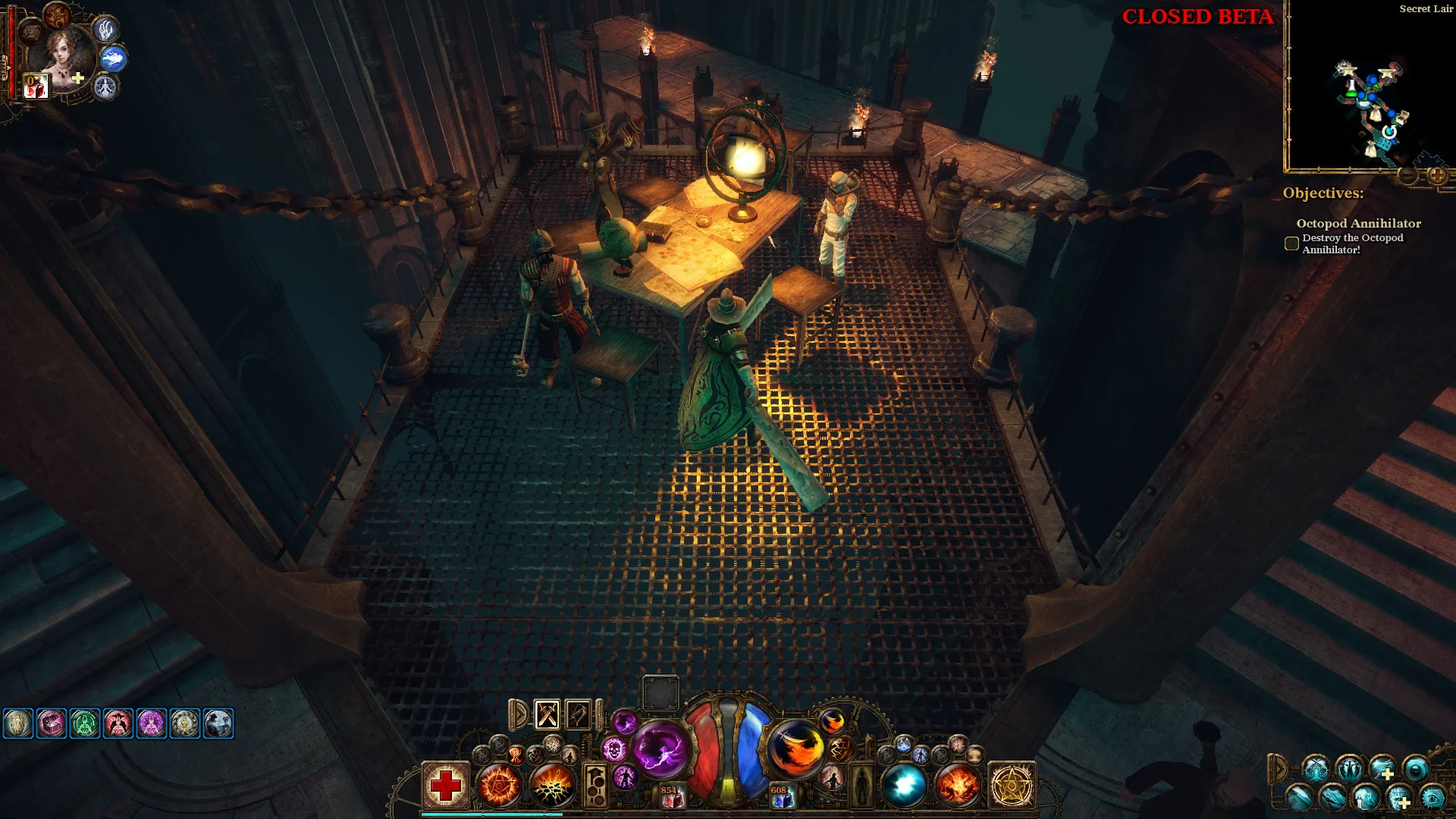Image resolution: width=1456 pixels, height=819 pixels.
Task: Click the purple skull trick icon on the hotbar
Action: click(614, 748)
